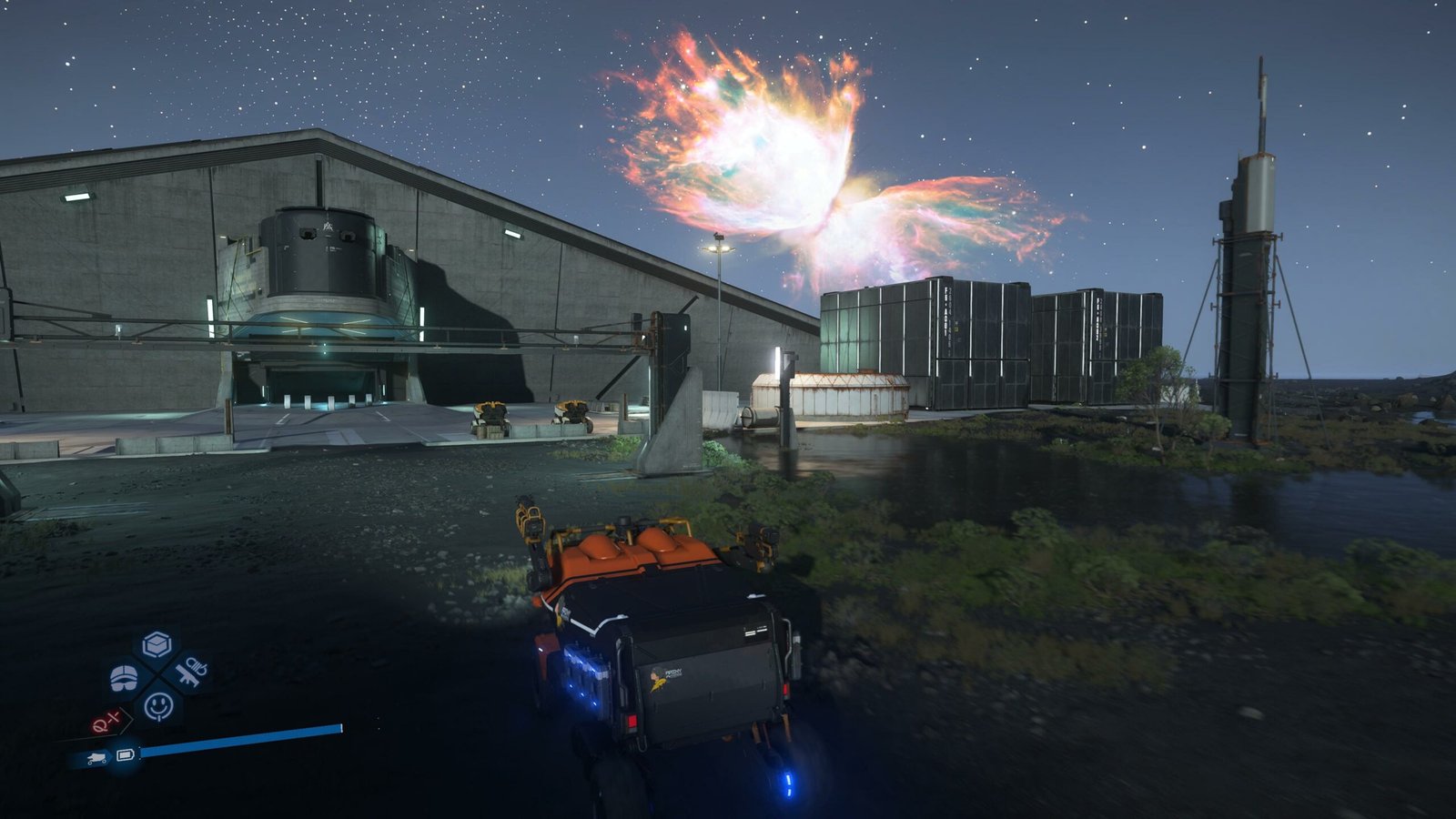This screenshot has height=819, width=1456.
Task: Choose the gun and rope tools slot
Action: [190, 673]
